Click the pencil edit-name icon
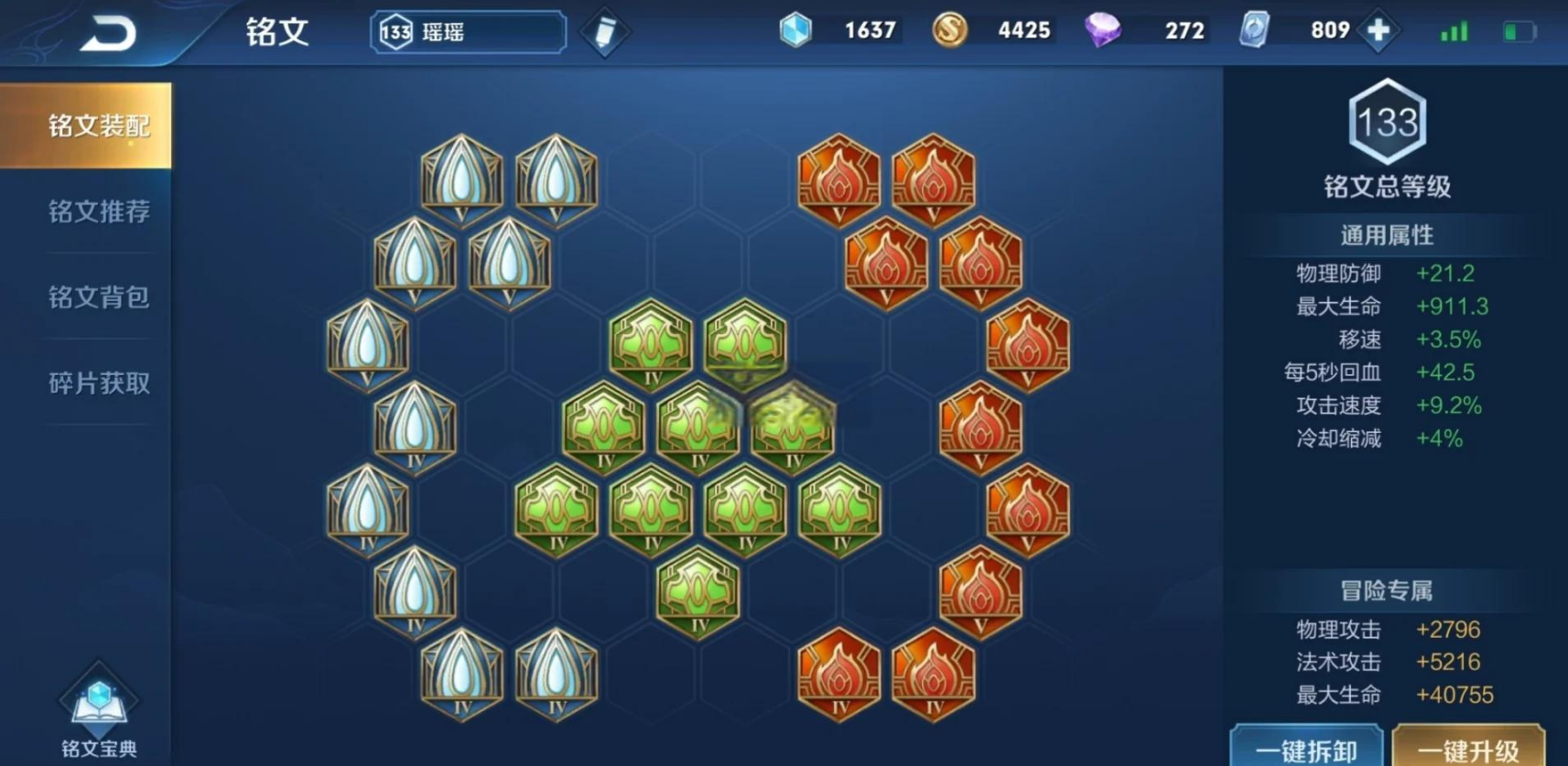This screenshot has height=766, width=1568. pyautogui.click(x=605, y=33)
